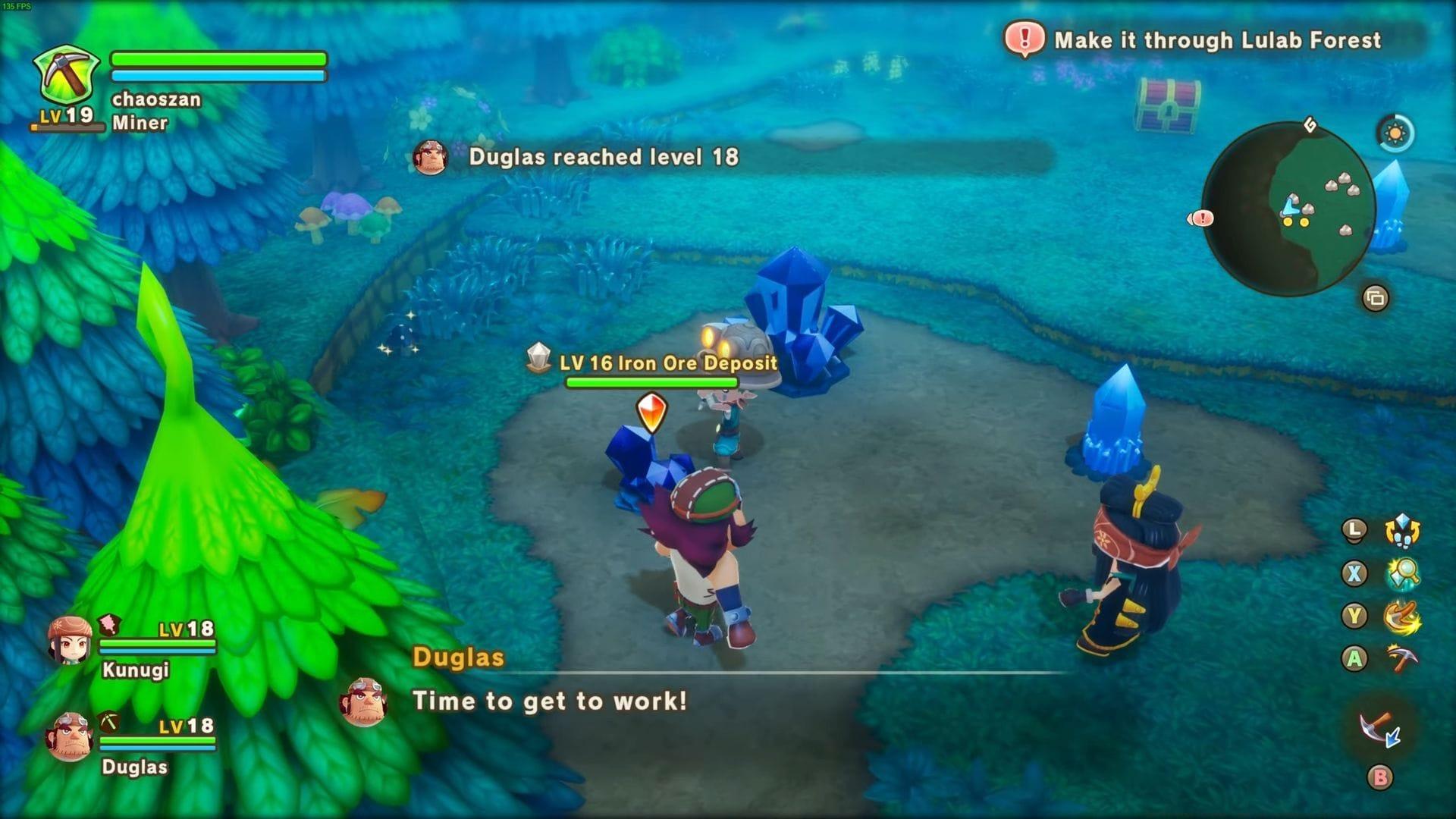This screenshot has width=1456, height=819.
Task: Click the sun day-night clock icon
Action: point(1395,134)
